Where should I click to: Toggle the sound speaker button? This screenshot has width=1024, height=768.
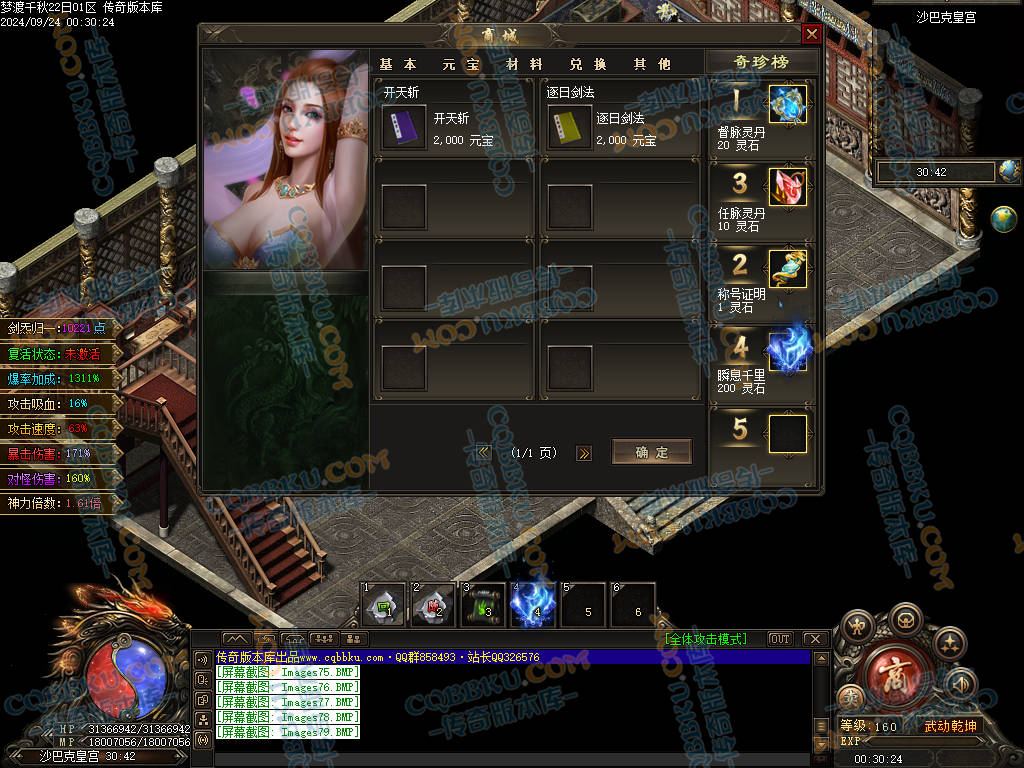pos(961,683)
